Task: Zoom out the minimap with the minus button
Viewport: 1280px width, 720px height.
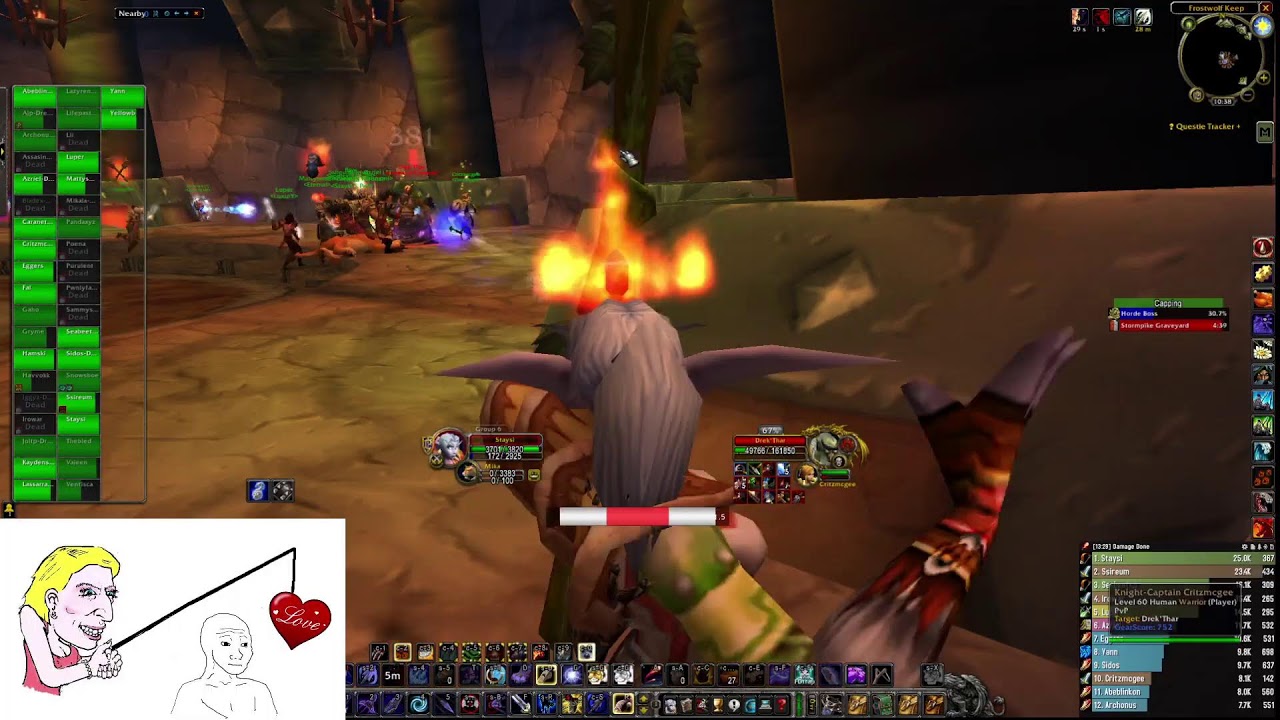Action: pyautogui.click(x=1247, y=96)
